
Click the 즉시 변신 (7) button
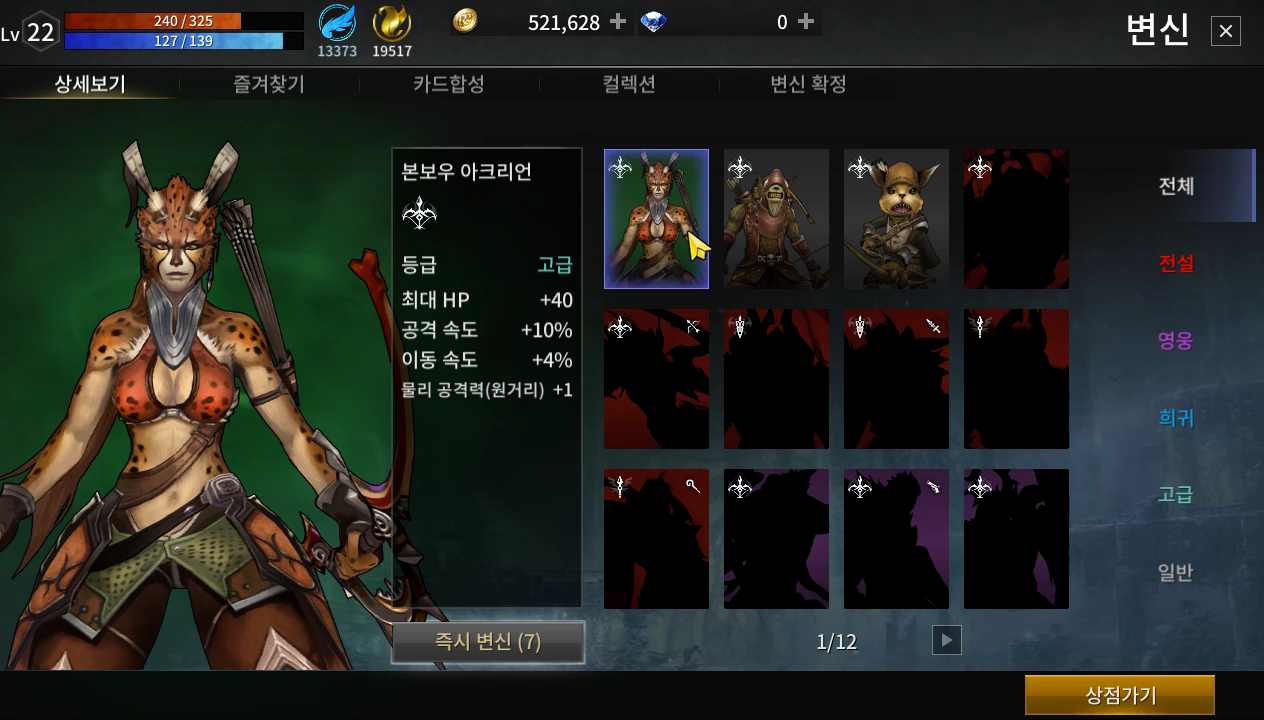488,642
